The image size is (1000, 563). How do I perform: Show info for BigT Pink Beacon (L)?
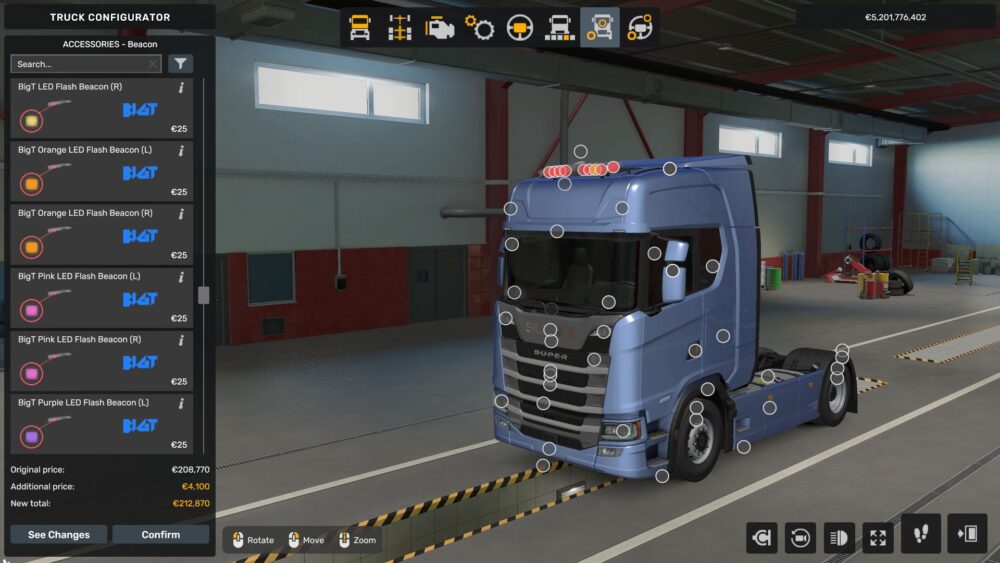point(181,277)
